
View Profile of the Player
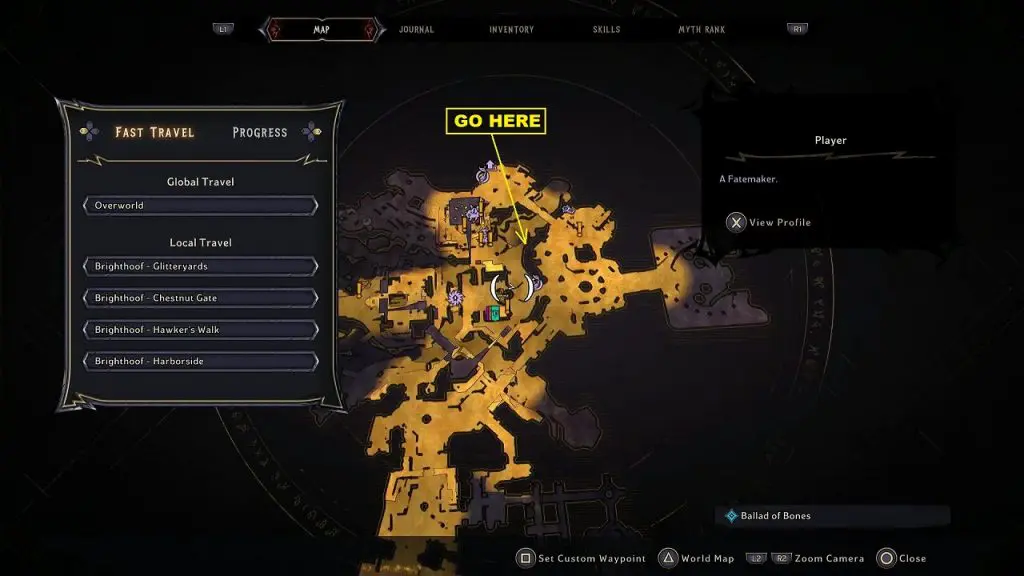point(770,223)
